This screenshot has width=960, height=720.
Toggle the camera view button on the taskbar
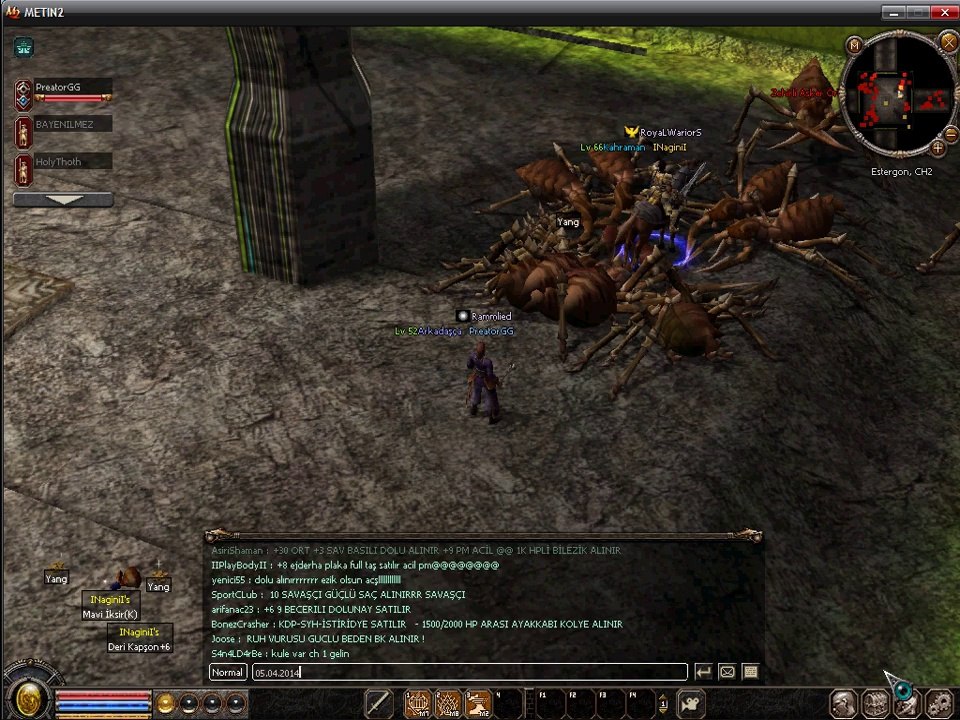pos(690,704)
